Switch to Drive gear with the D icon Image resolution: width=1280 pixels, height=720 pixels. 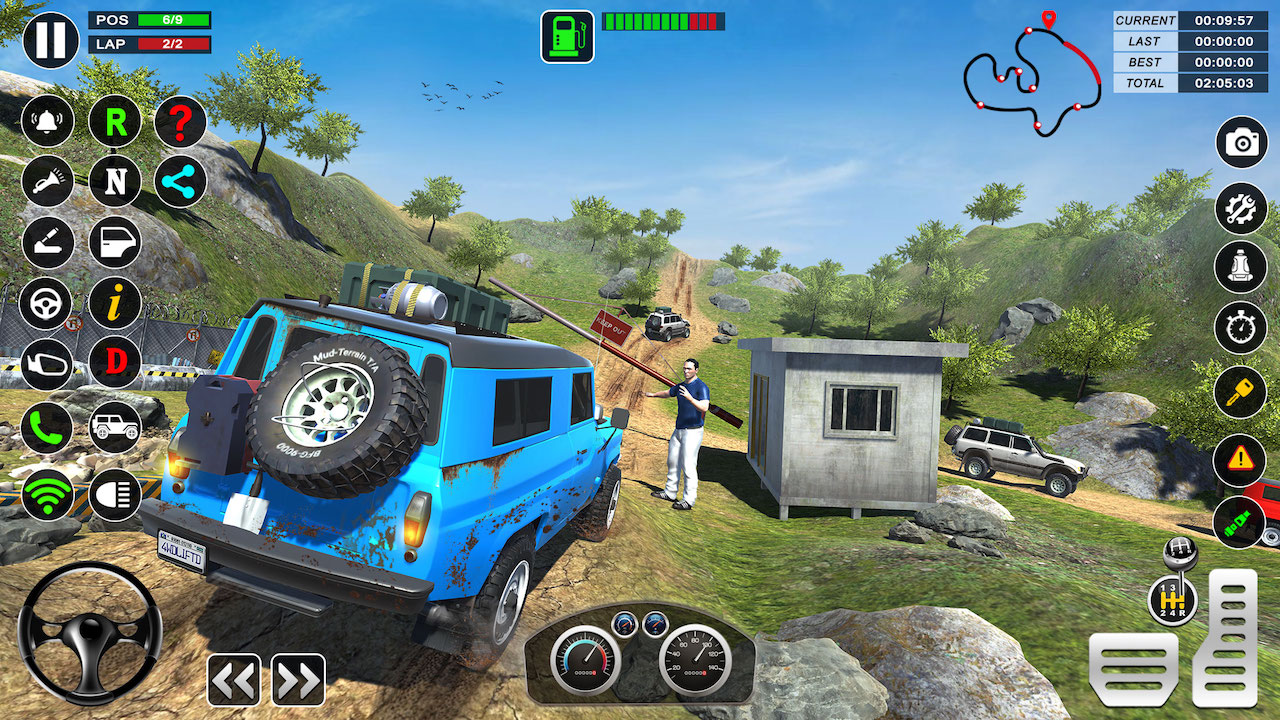pos(114,364)
